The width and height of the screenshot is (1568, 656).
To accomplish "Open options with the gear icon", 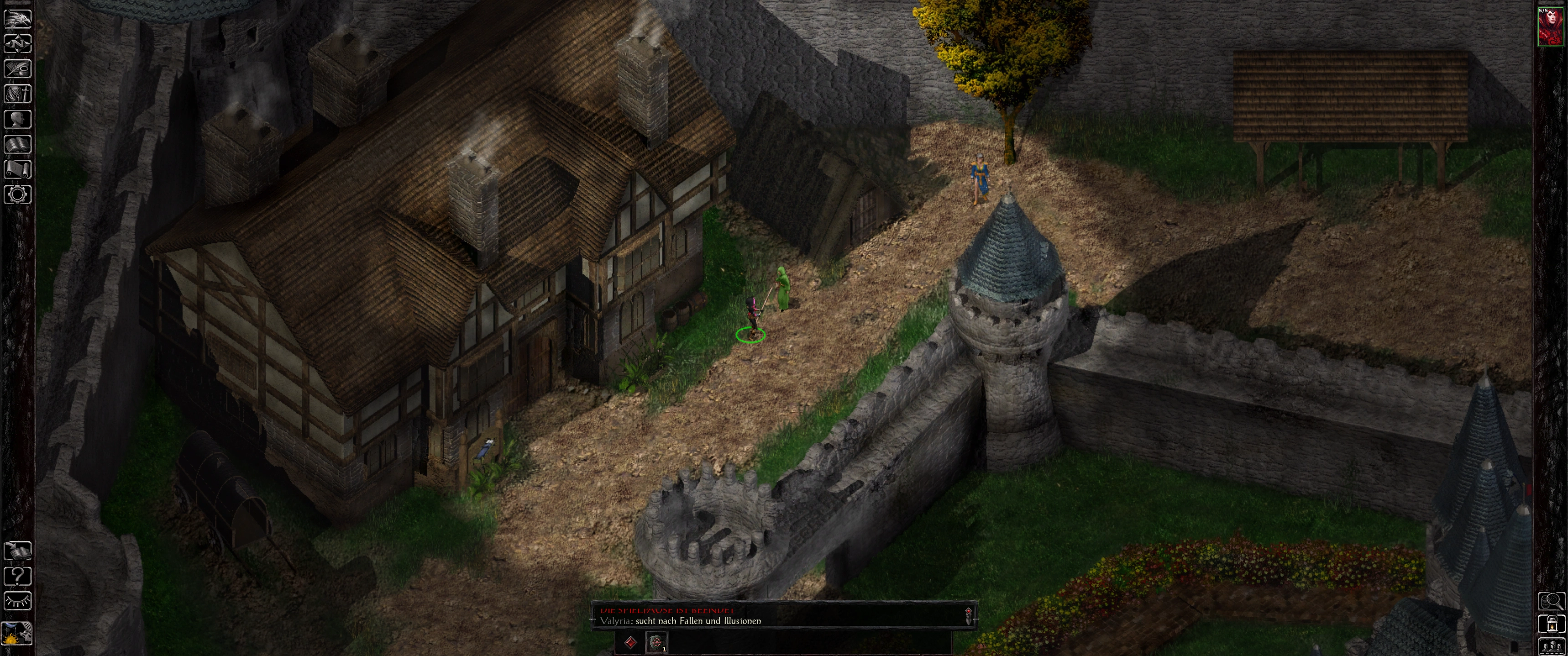I will 18,195.
